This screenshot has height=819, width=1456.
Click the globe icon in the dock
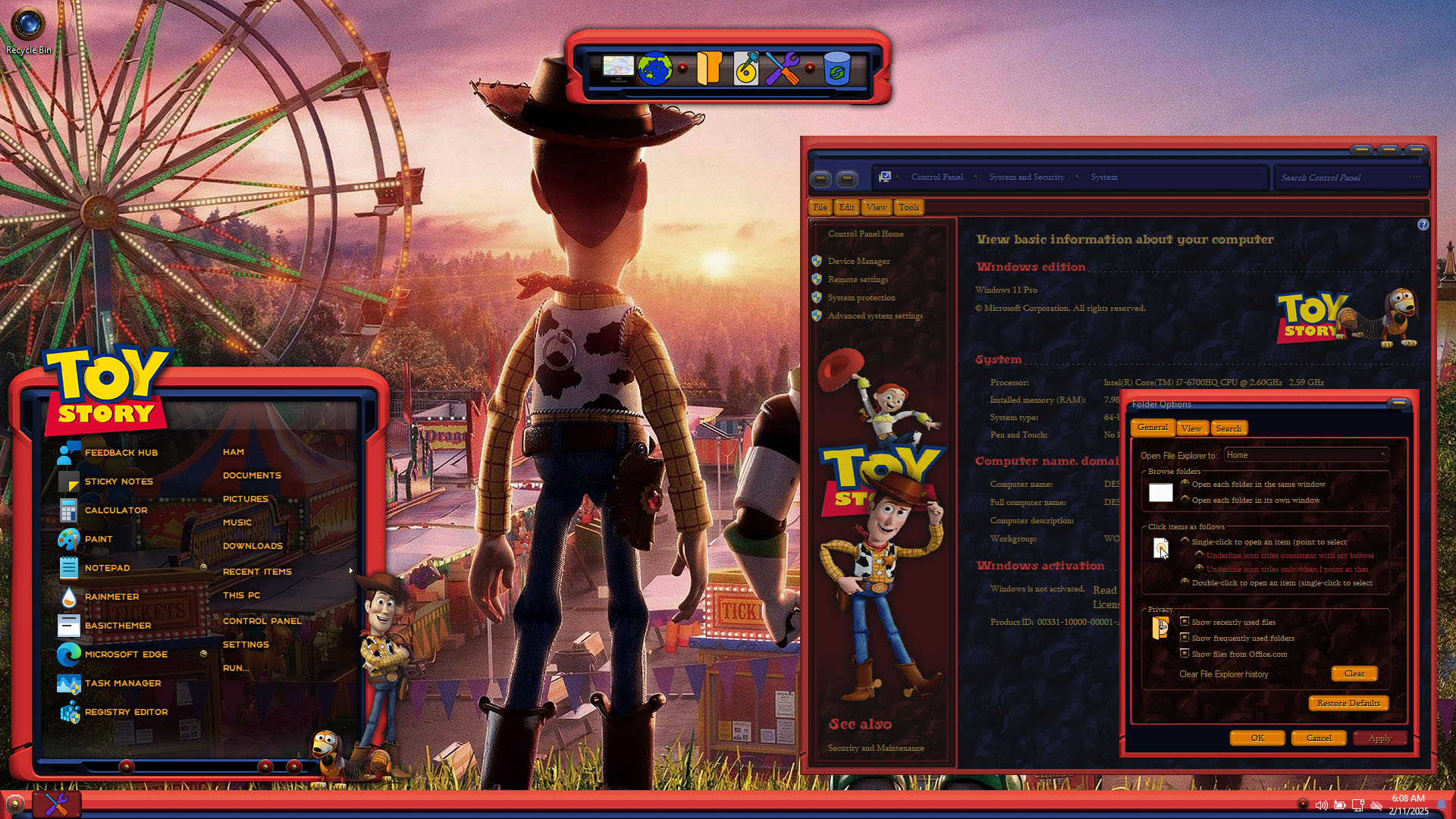tap(654, 69)
